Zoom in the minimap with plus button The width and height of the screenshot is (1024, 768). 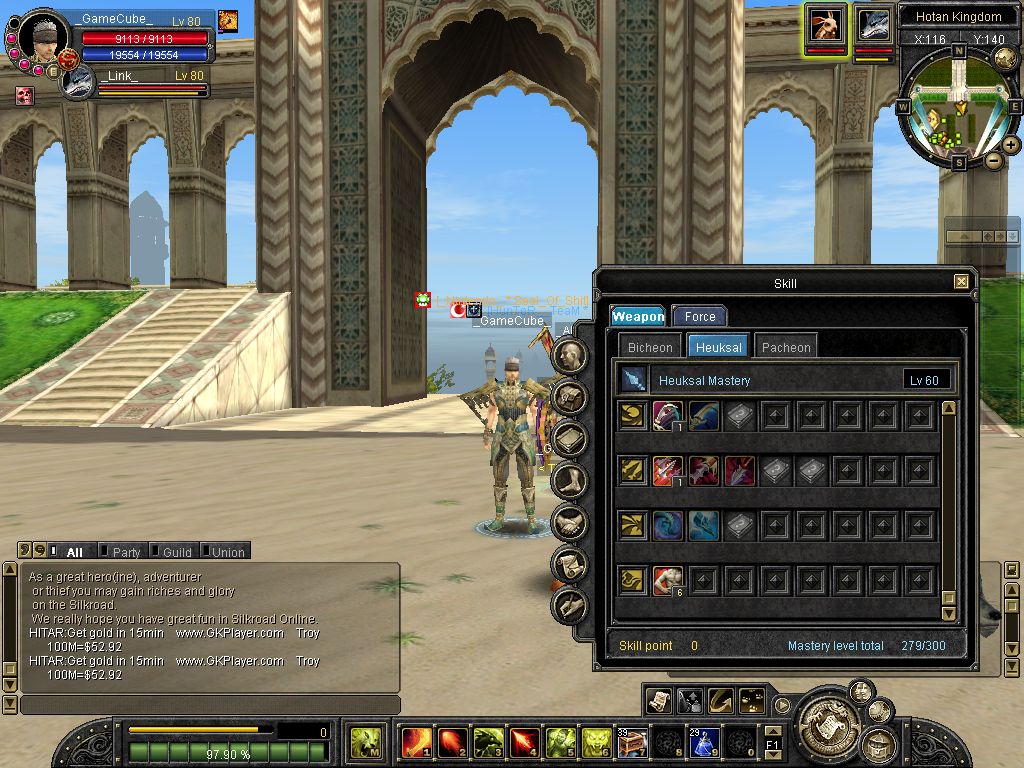click(x=1011, y=145)
